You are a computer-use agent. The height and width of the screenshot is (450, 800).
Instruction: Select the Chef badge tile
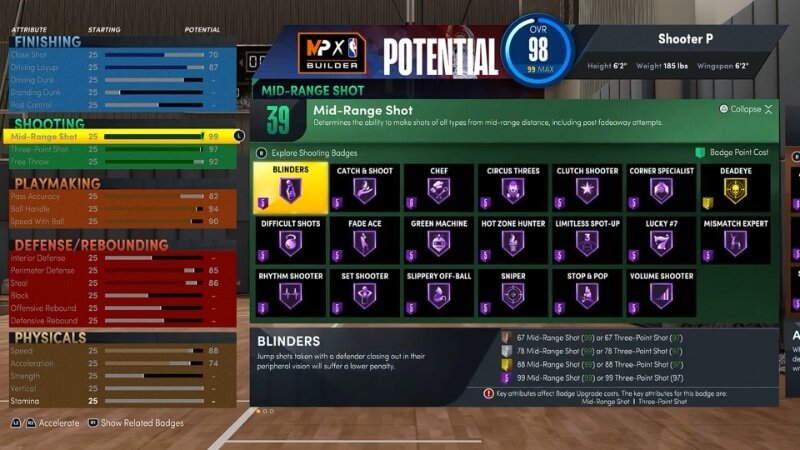[x=438, y=188]
